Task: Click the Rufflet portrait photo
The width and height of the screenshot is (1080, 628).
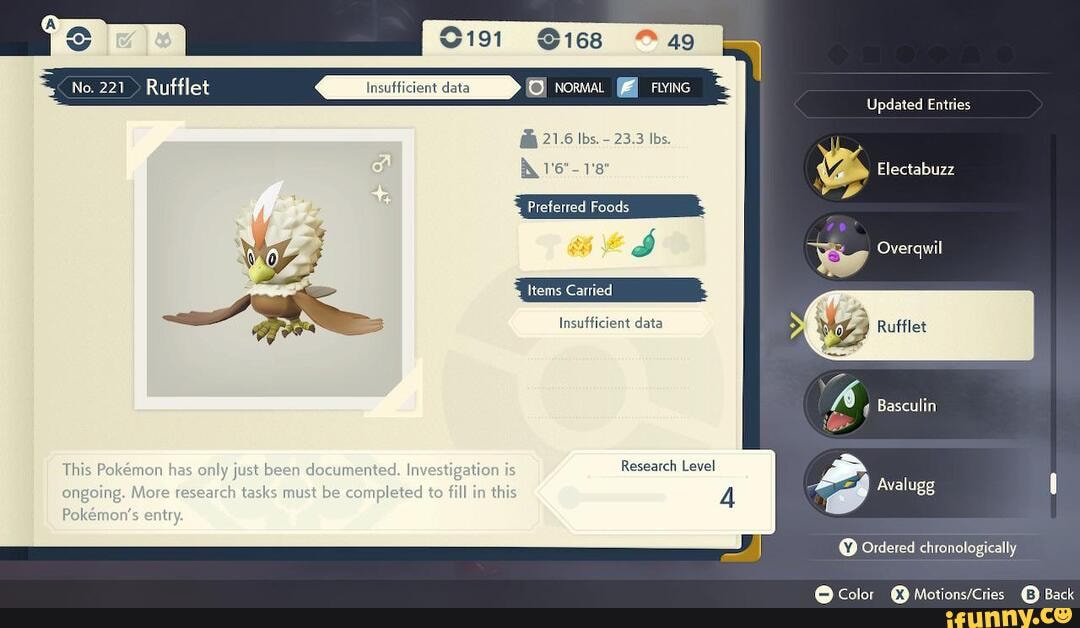Action: pyautogui.click(x=274, y=268)
